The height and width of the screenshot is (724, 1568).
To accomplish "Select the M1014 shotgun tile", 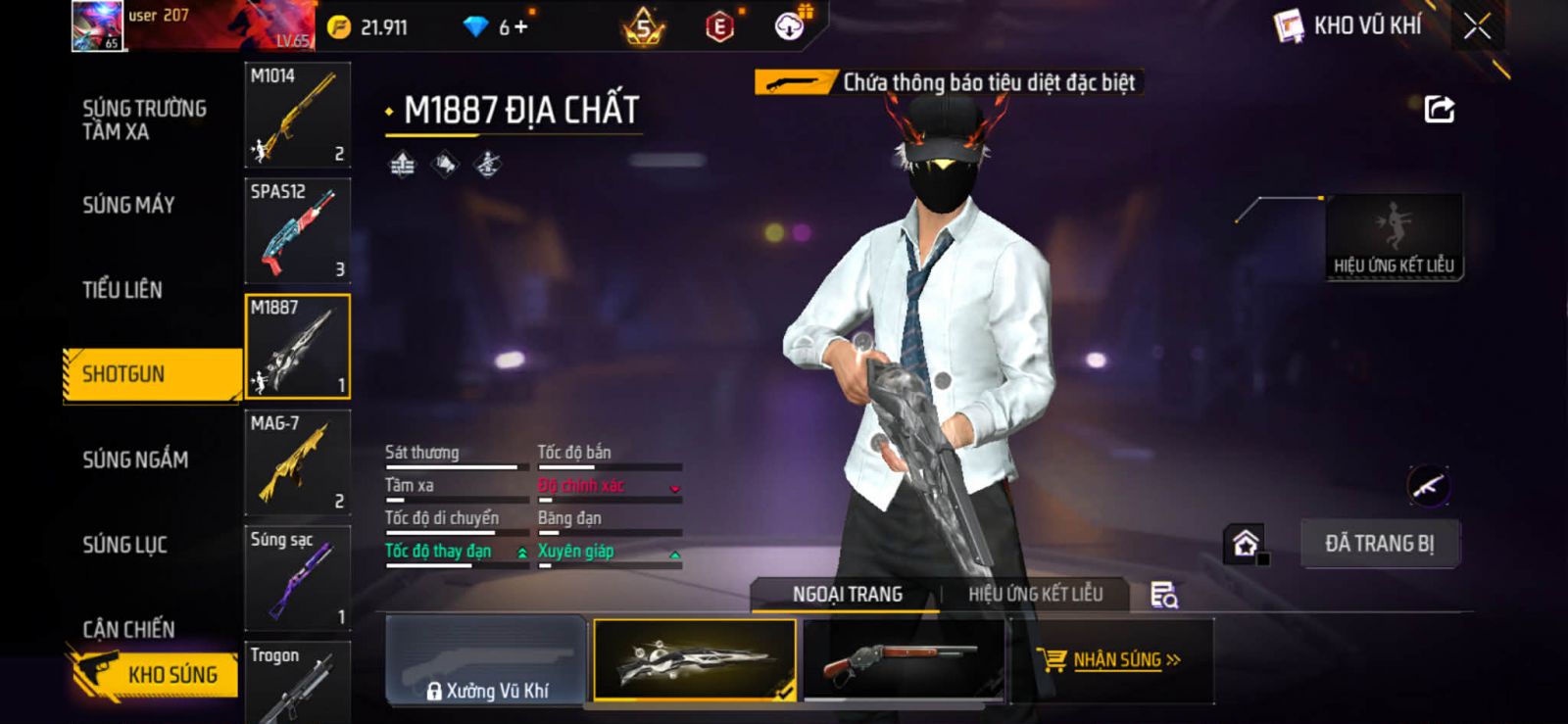I will click(x=297, y=115).
